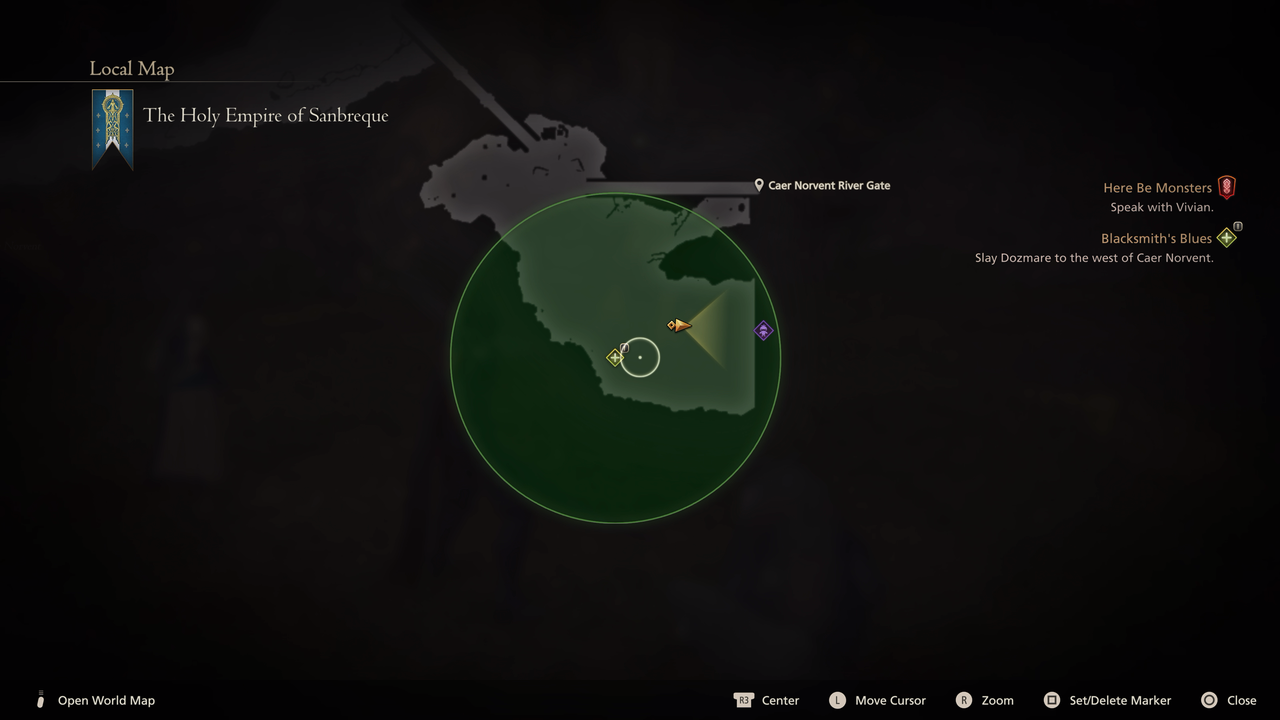Image resolution: width=1280 pixels, height=720 pixels.
Task: Click the R3 Center button prompt
Action: (x=746, y=700)
